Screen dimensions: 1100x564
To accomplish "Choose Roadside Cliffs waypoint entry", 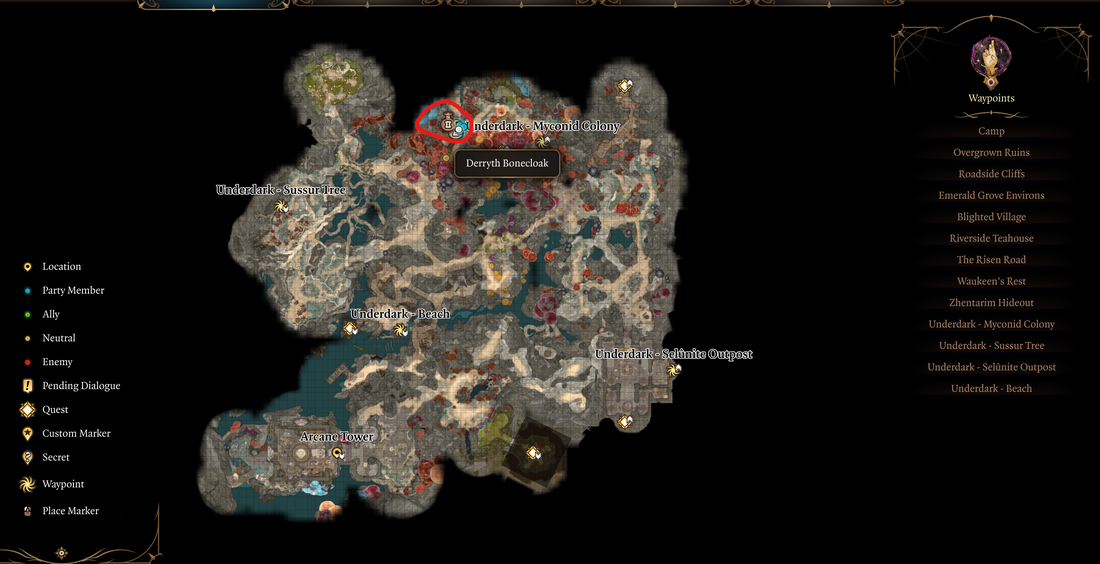I will coord(991,174).
